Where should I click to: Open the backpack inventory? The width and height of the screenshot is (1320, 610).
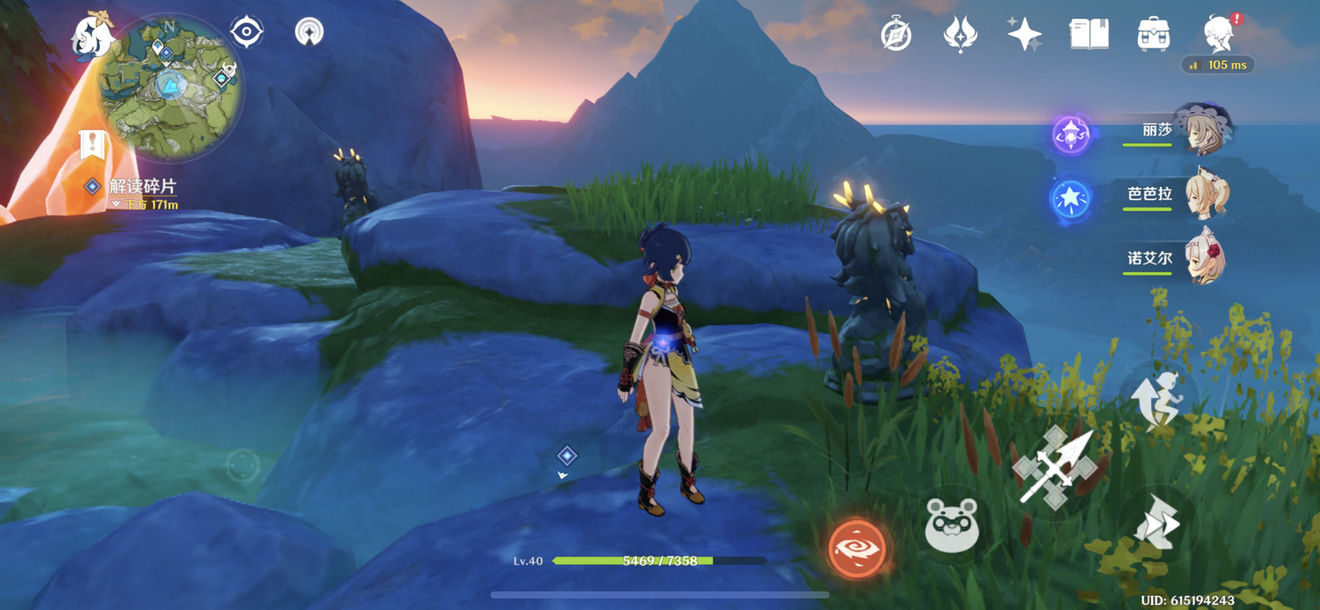point(1154,35)
